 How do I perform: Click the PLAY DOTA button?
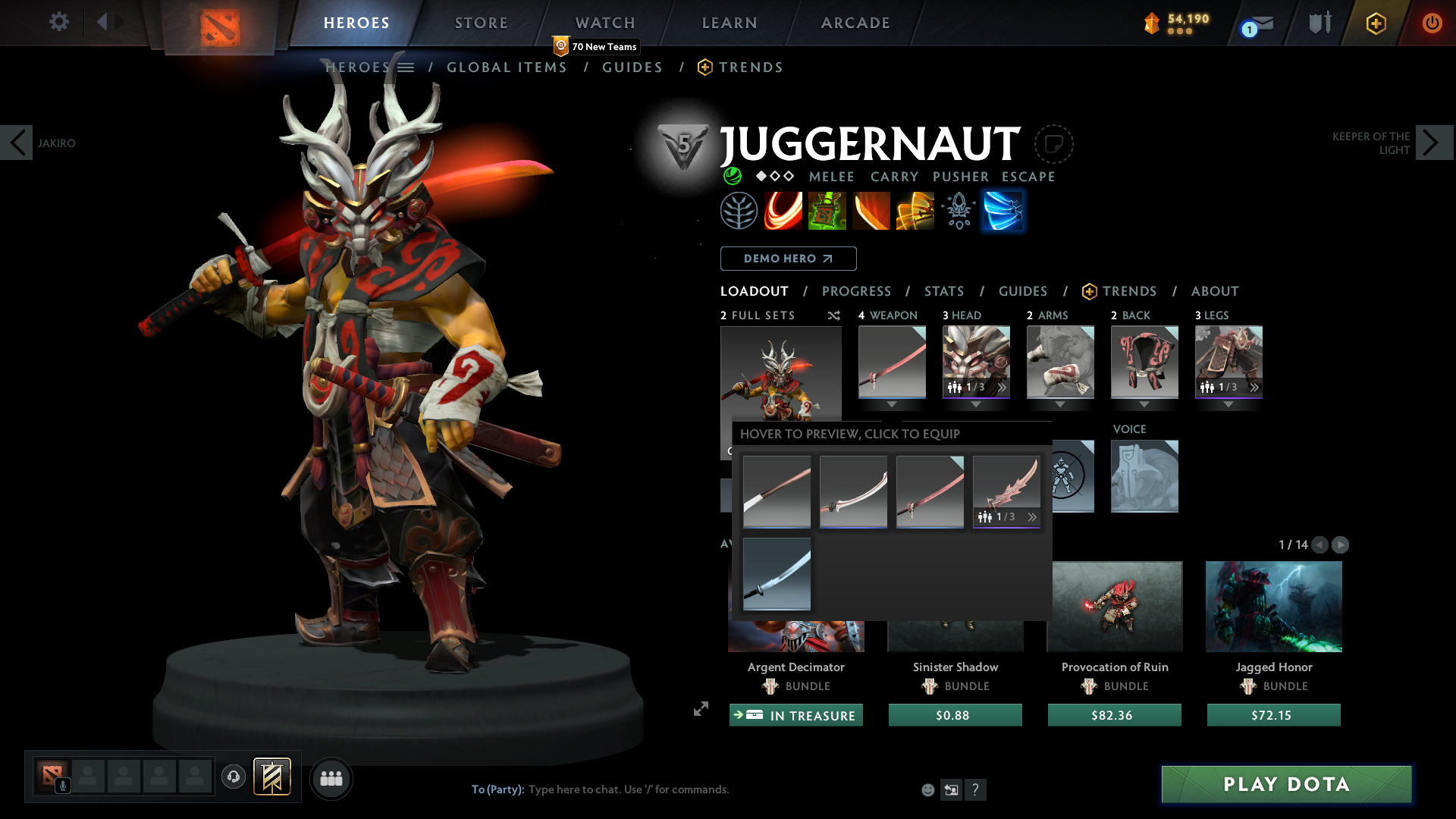pos(1285,784)
